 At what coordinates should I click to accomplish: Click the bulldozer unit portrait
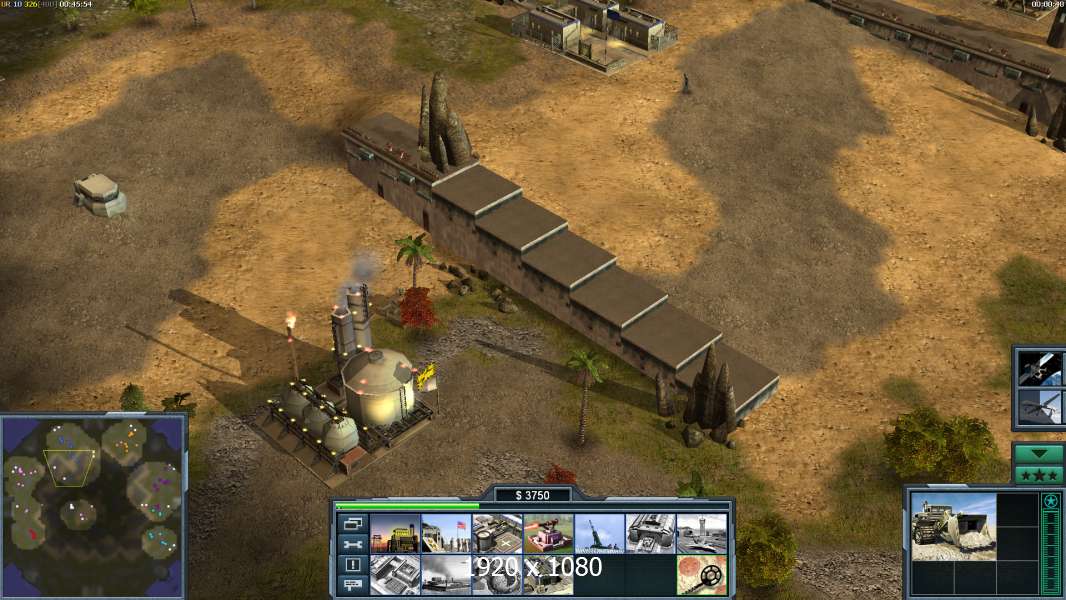(x=953, y=525)
